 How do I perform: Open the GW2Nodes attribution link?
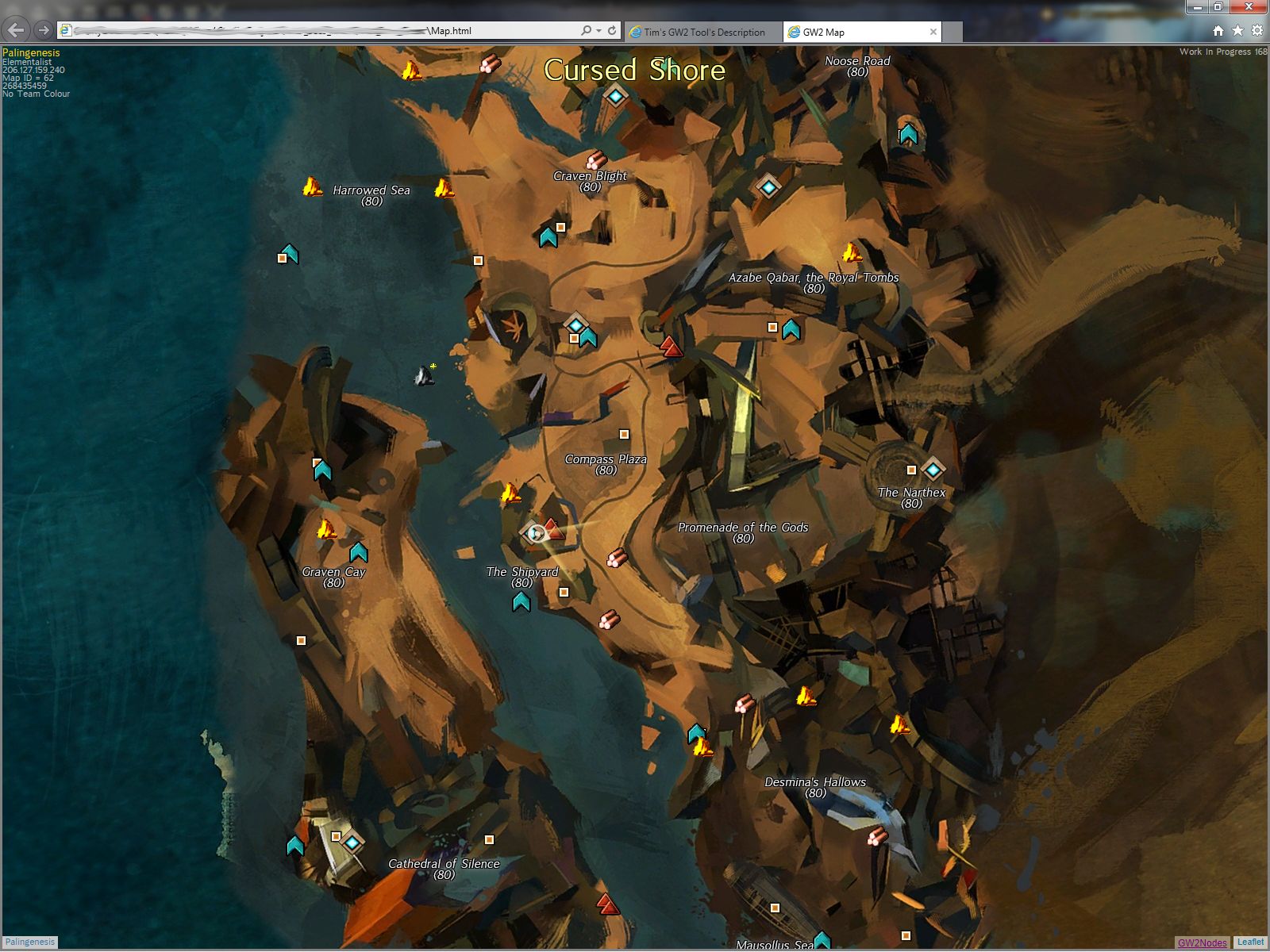tap(1202, 942)
